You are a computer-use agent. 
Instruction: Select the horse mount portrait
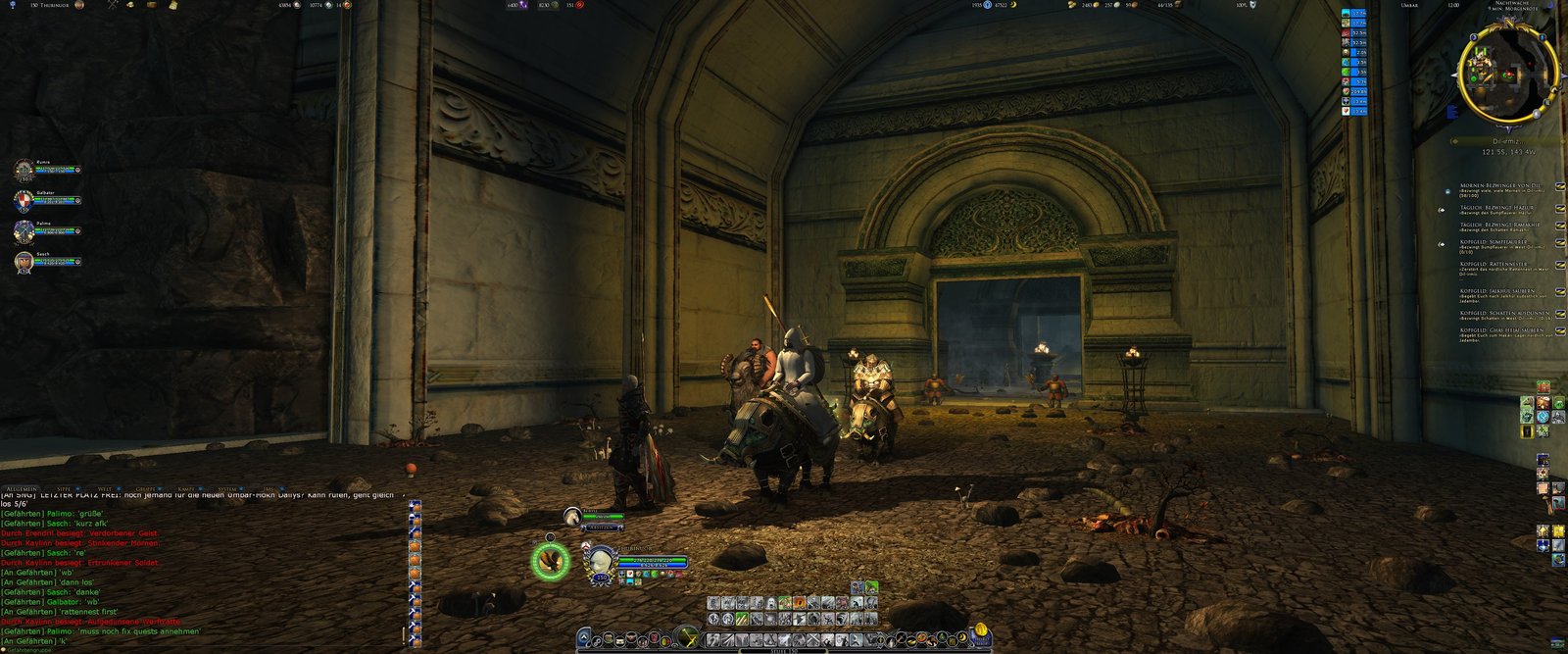point(574,515)
